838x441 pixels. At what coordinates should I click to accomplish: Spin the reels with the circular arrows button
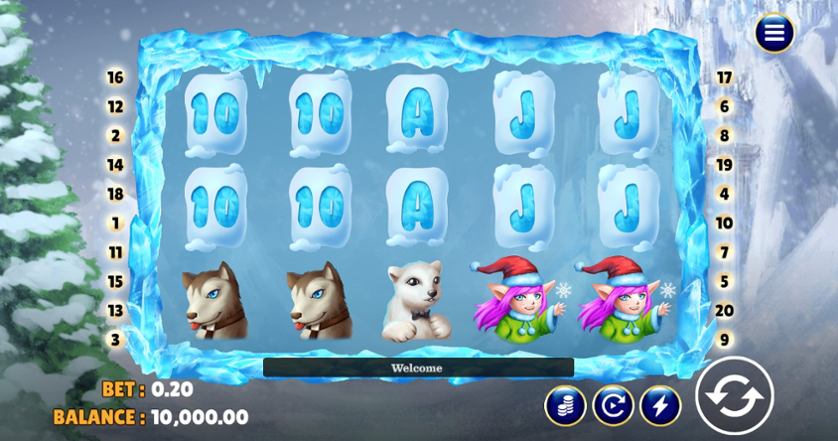pyautogui.click(x=734, y=396)
